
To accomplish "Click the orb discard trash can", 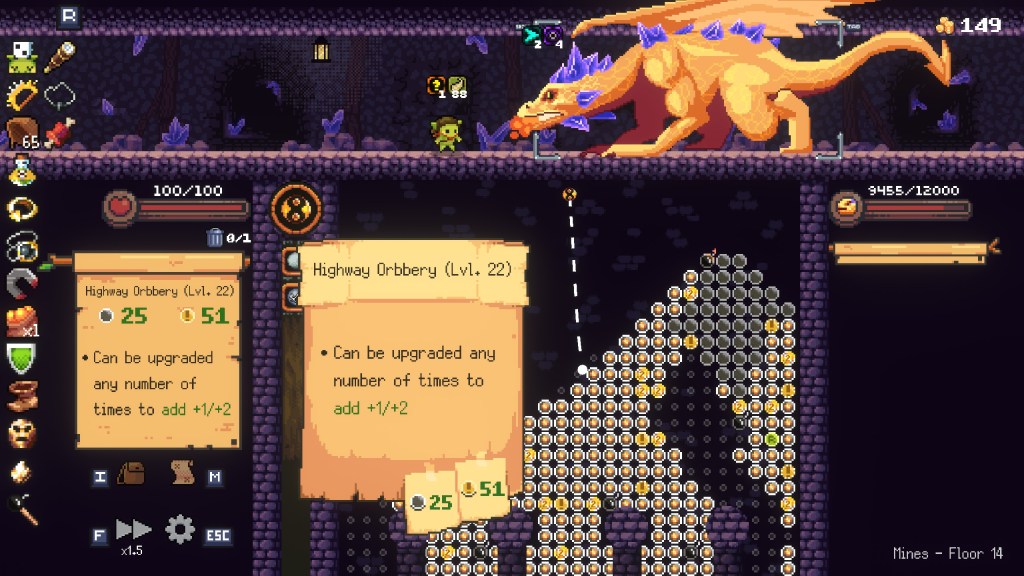I will pos(215,238).
